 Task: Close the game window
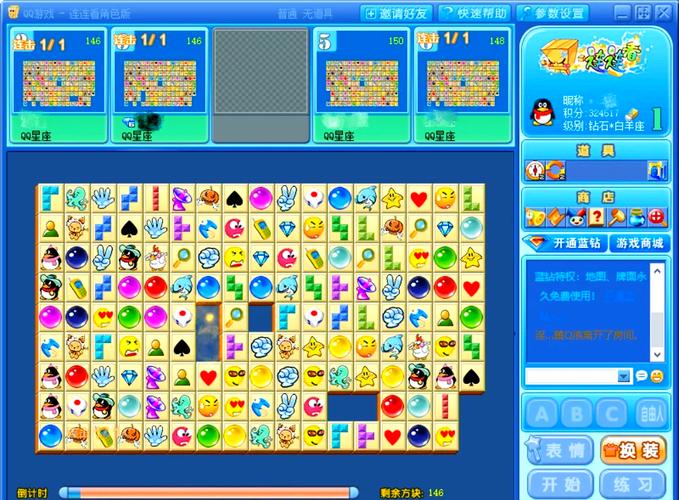pos(664,13)
